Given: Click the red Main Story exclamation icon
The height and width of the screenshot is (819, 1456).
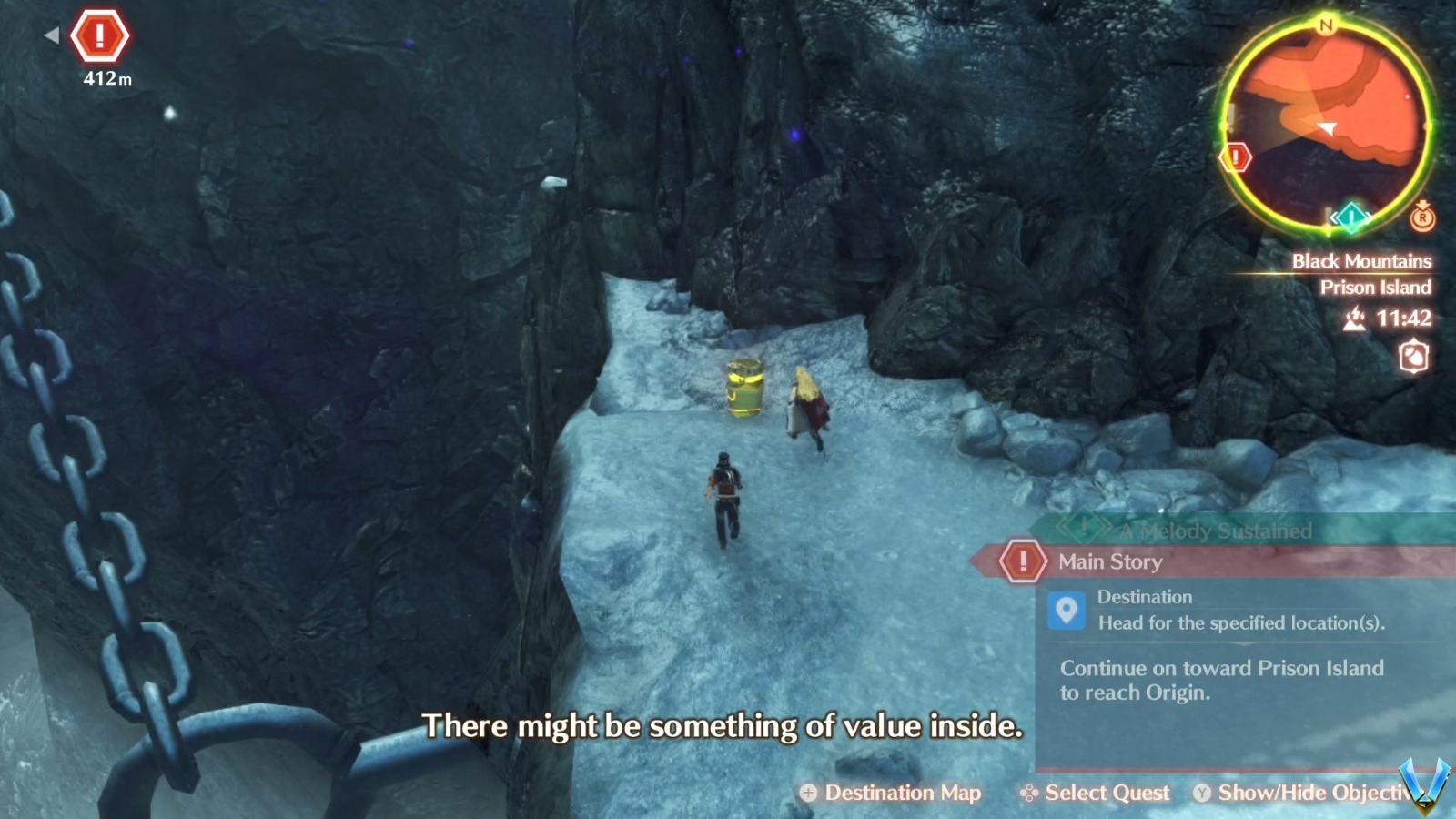Looking at the screenshot, I should click(x=1023, y=561).
